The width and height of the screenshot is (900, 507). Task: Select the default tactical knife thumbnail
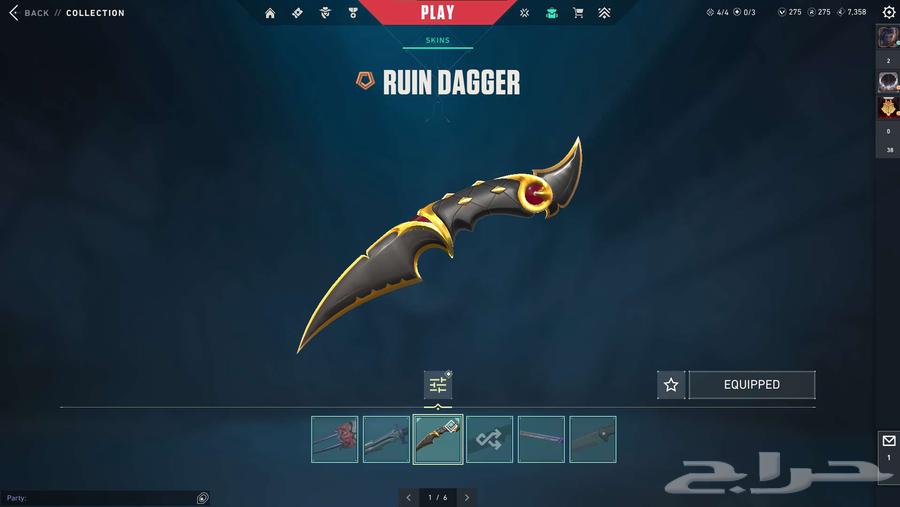coord(593,439)
